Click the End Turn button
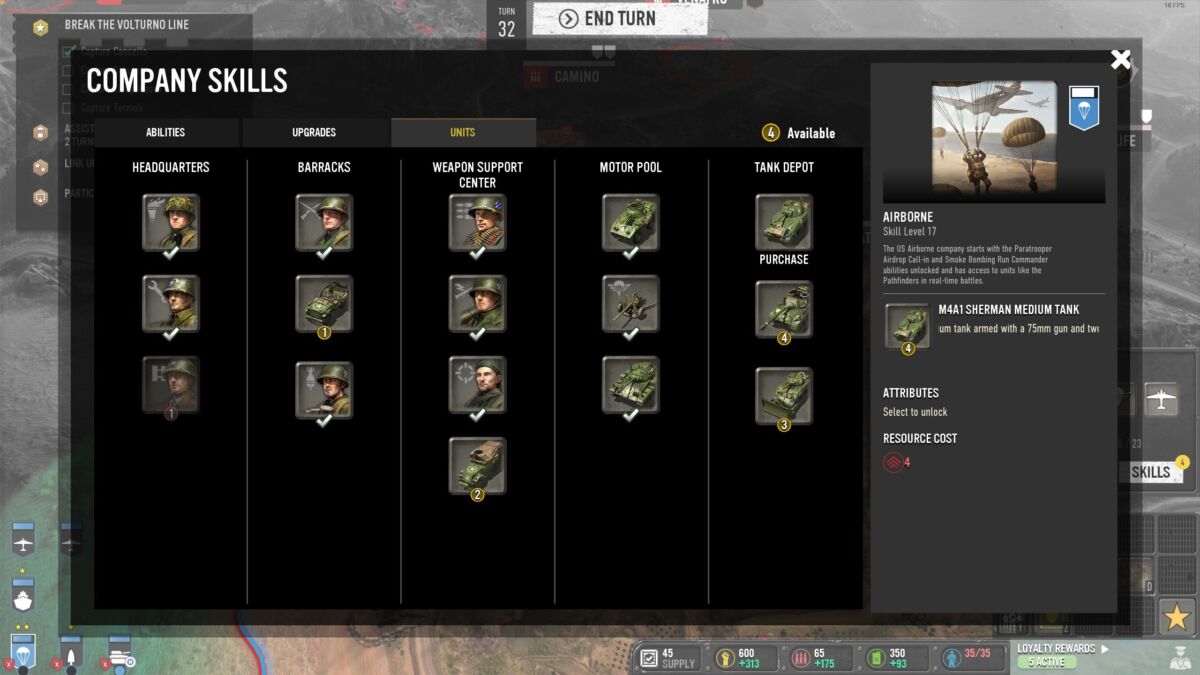Viewport: 1200px width, 675px height. 619,18
